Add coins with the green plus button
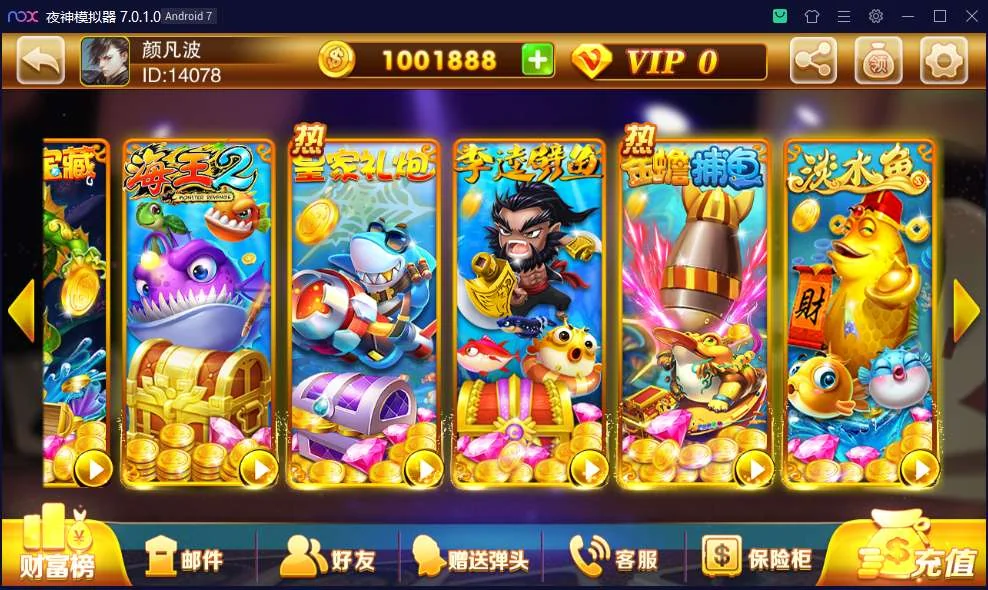Viewport: 988px width, 590px height. (537, 61)
